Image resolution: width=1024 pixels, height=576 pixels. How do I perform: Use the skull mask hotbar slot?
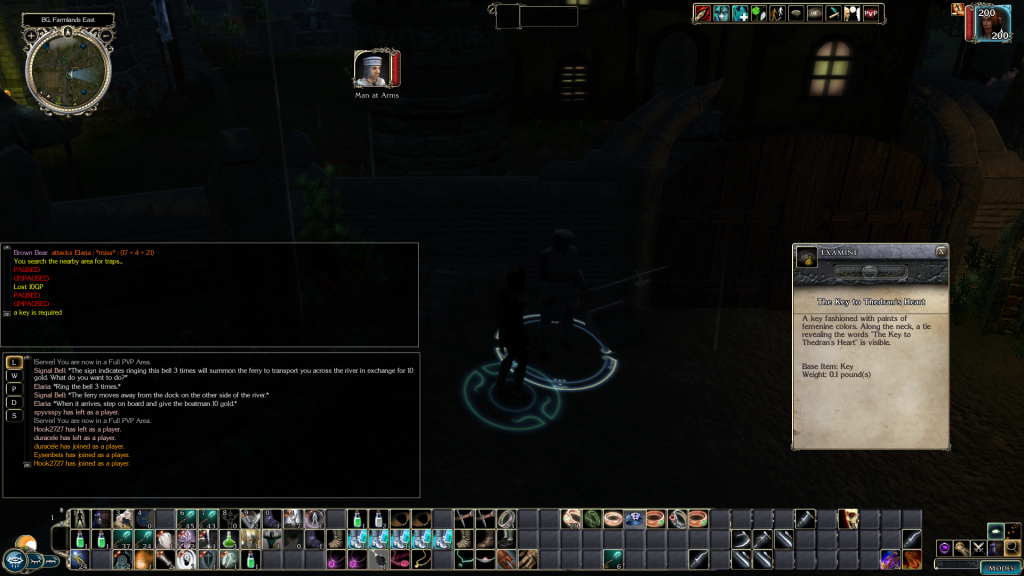[849, 518]
